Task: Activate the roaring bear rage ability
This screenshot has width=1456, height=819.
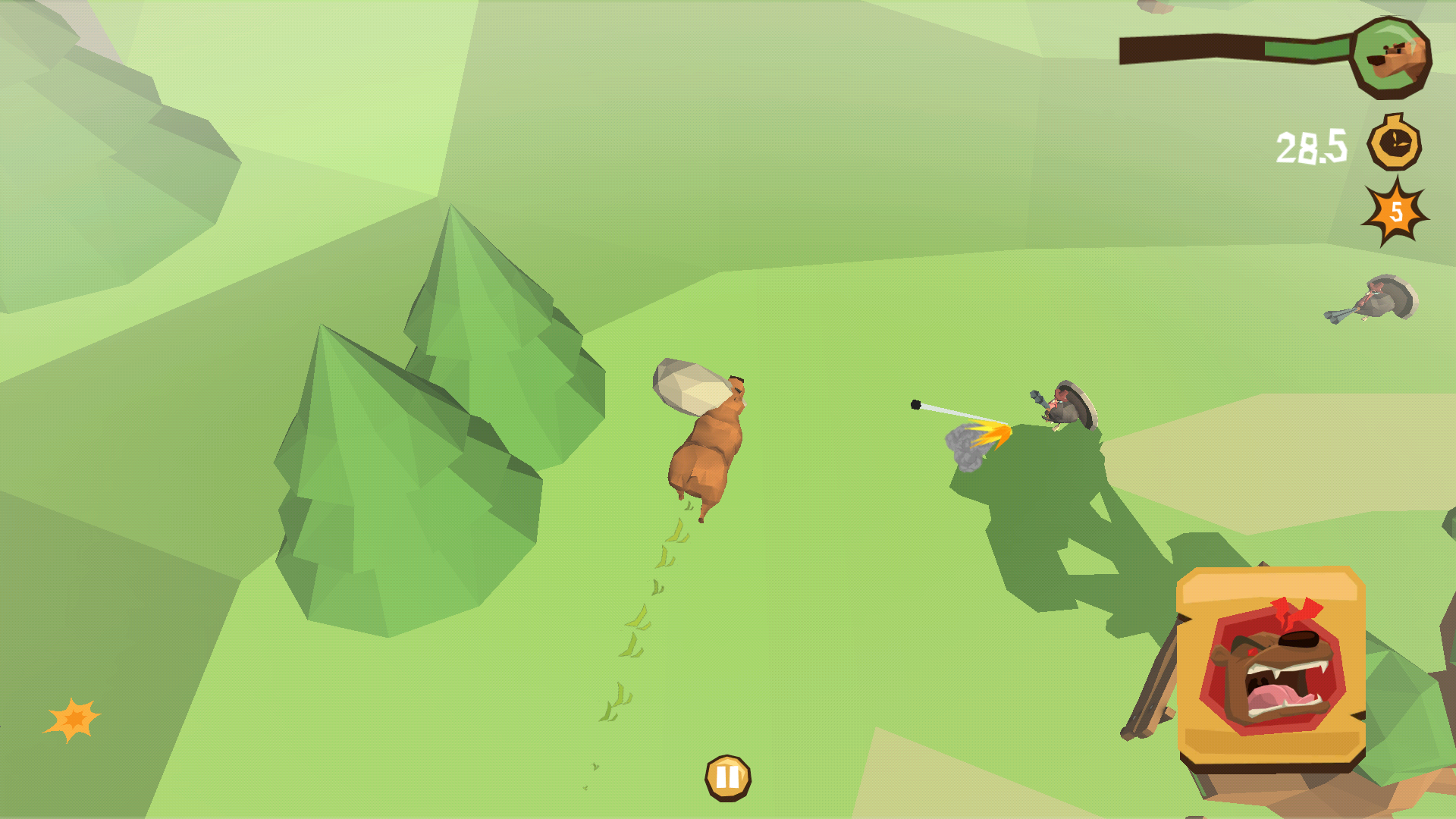Action: tap(1271, 667)
